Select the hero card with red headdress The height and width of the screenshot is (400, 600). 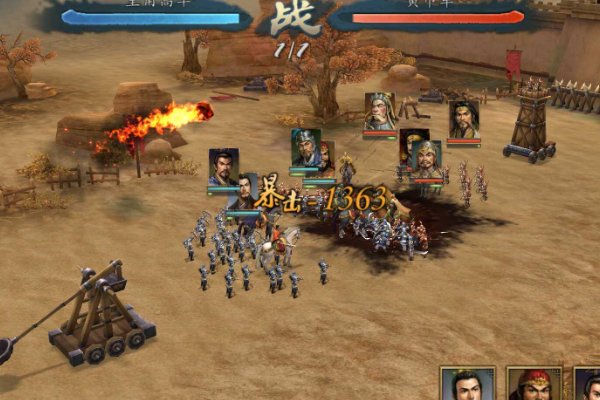pyautogui.click(x=532, y=385)
